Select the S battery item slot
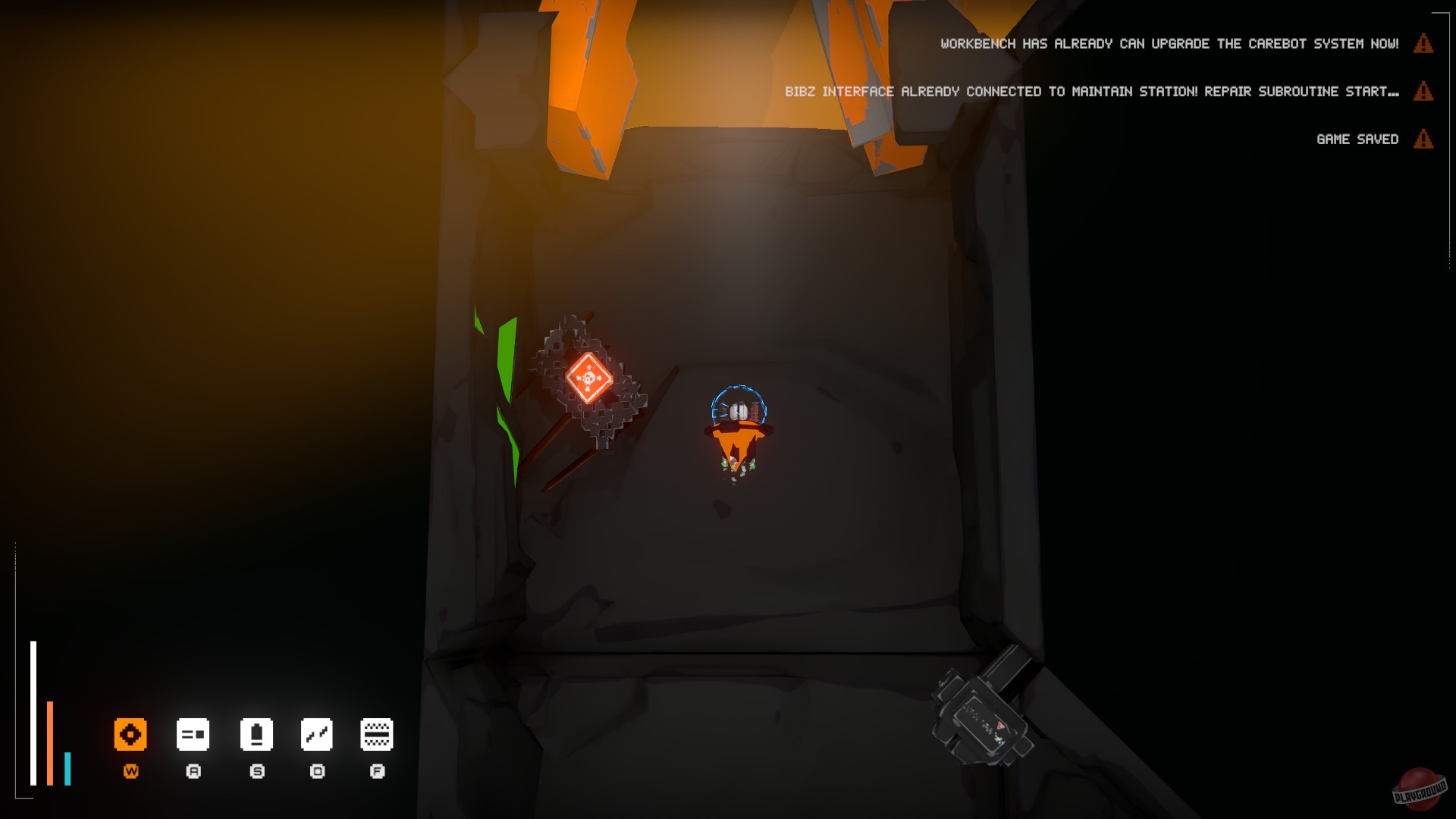 [x=257, y=733]
